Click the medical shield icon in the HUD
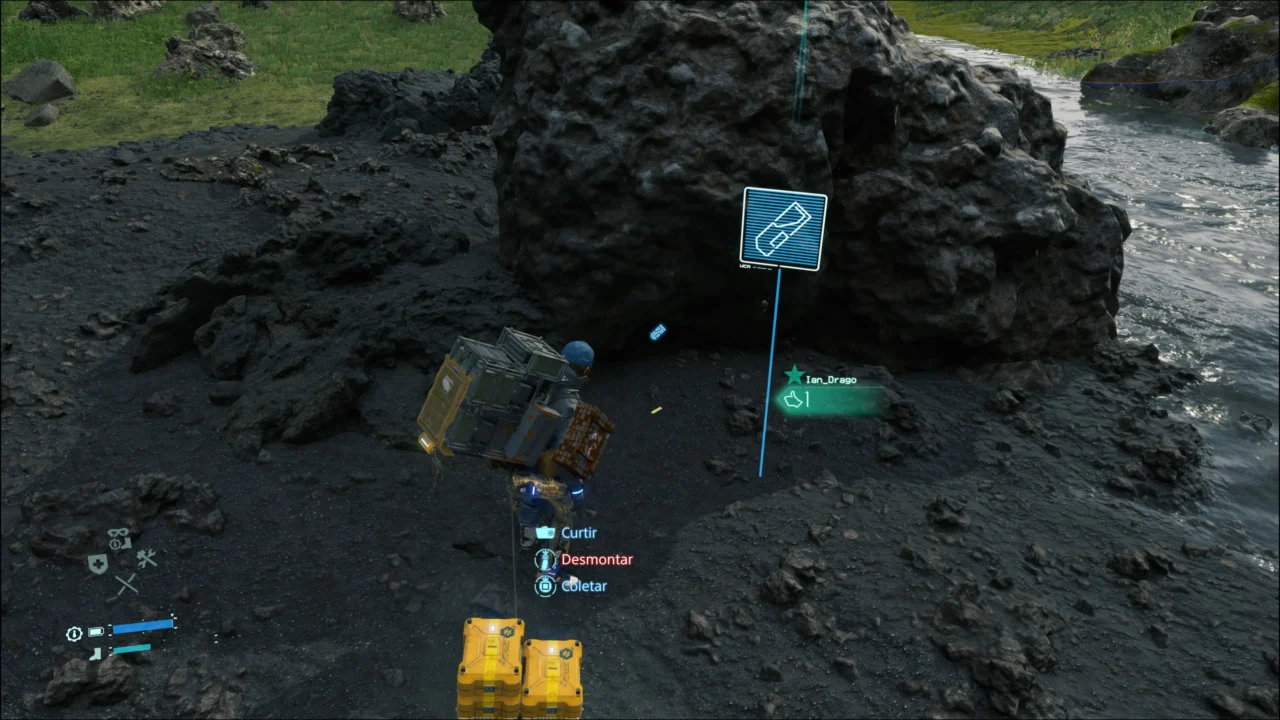 (96, 562)
